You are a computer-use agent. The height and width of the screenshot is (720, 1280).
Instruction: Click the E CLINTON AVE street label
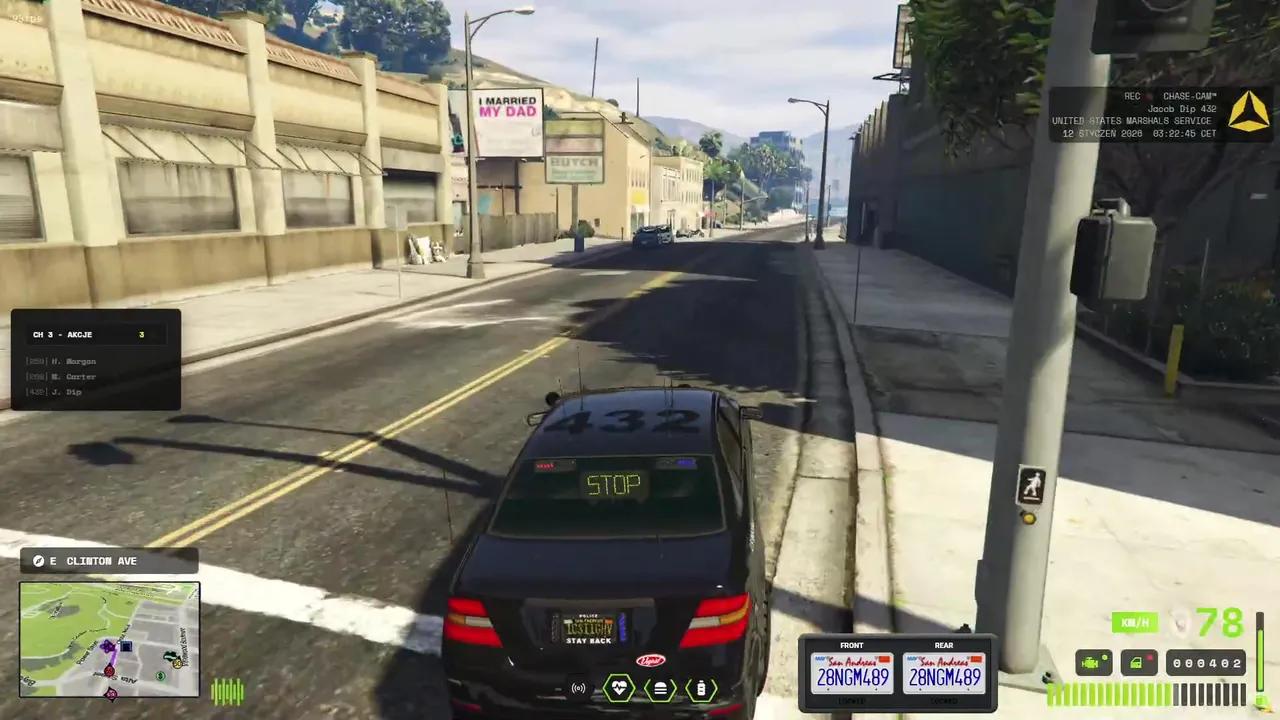[x=110, y=560]
